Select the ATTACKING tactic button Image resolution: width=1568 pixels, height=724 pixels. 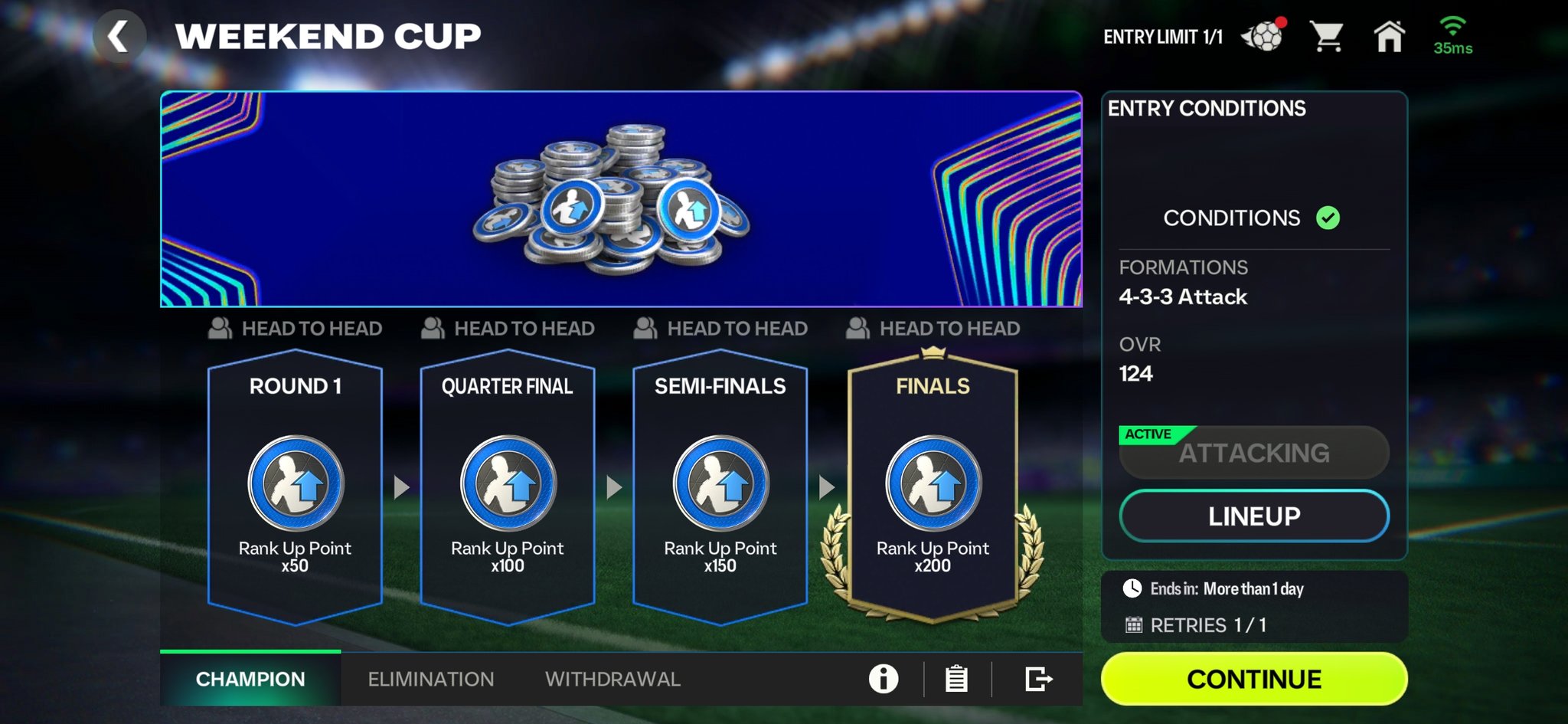1253,453
